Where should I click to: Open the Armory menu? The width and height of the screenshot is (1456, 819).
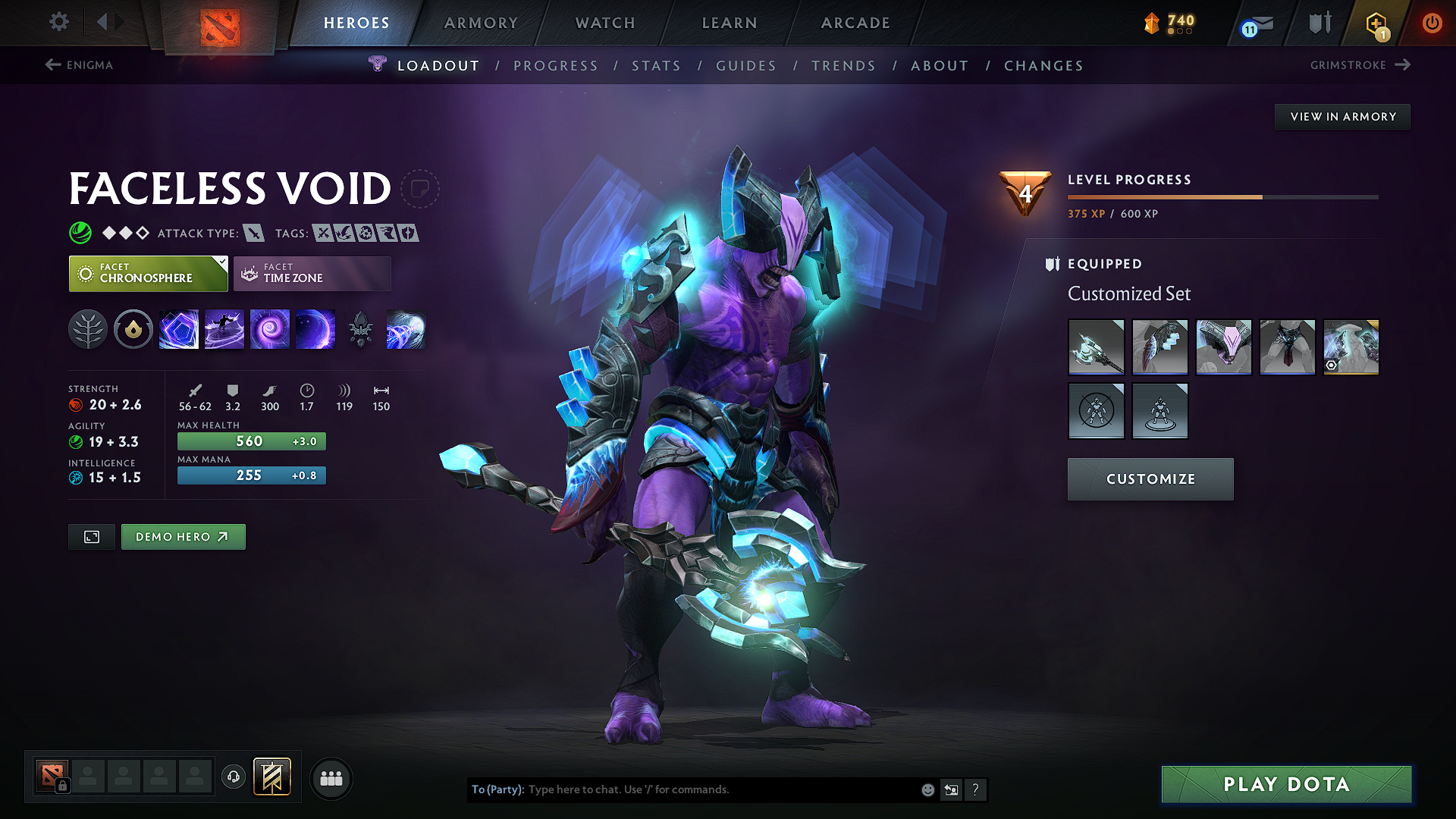[x=481, y=23]
